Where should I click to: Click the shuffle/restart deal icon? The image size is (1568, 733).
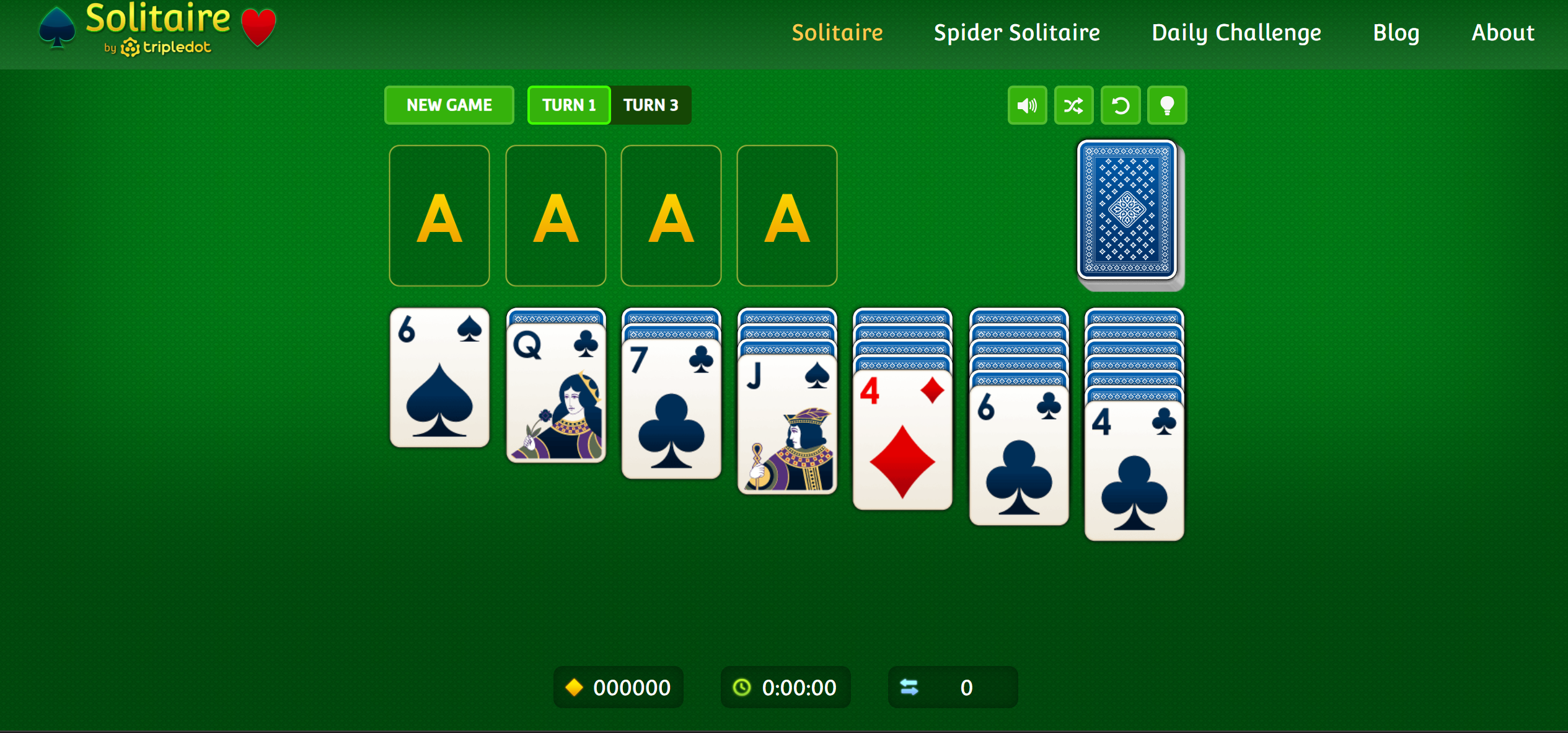(1073, 105)
